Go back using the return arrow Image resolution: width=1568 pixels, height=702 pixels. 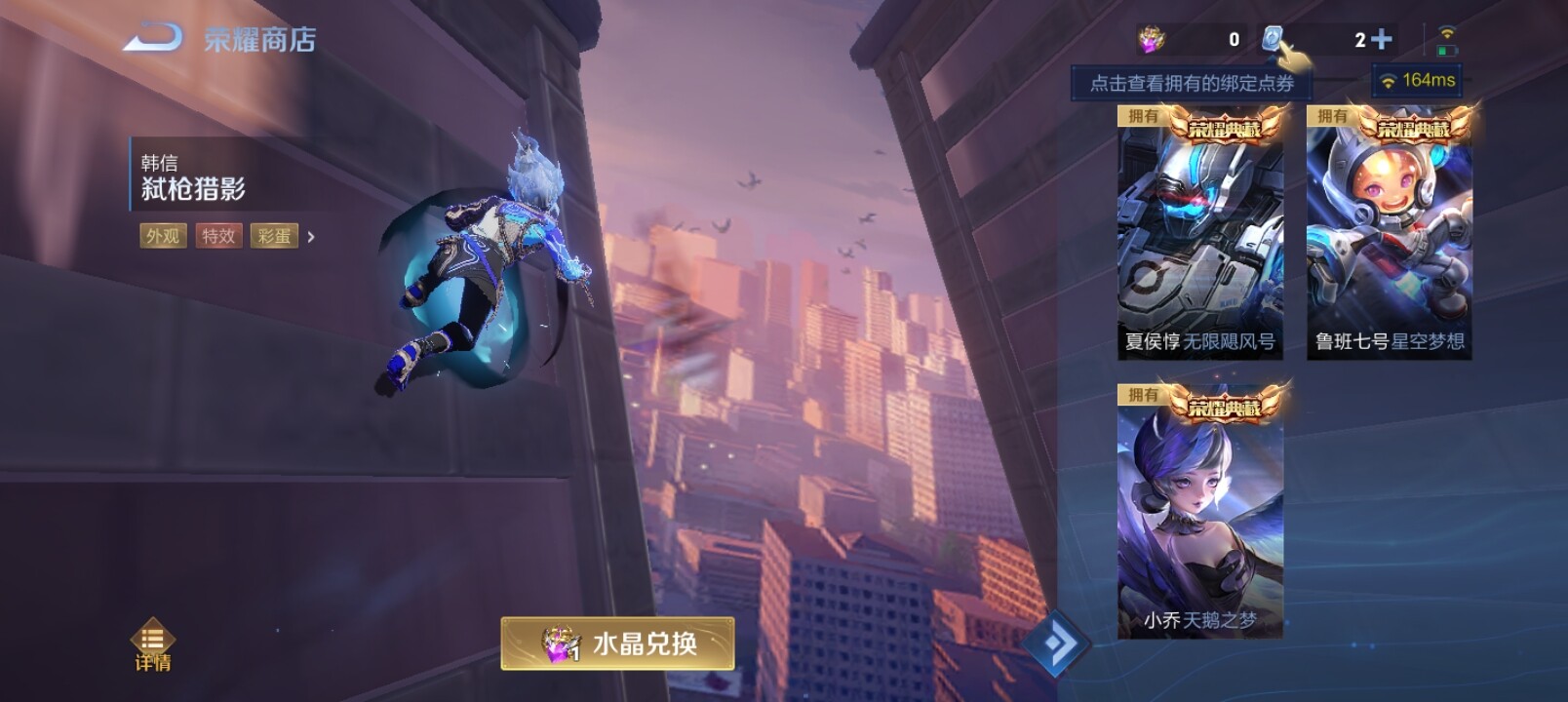coord(153,38)
